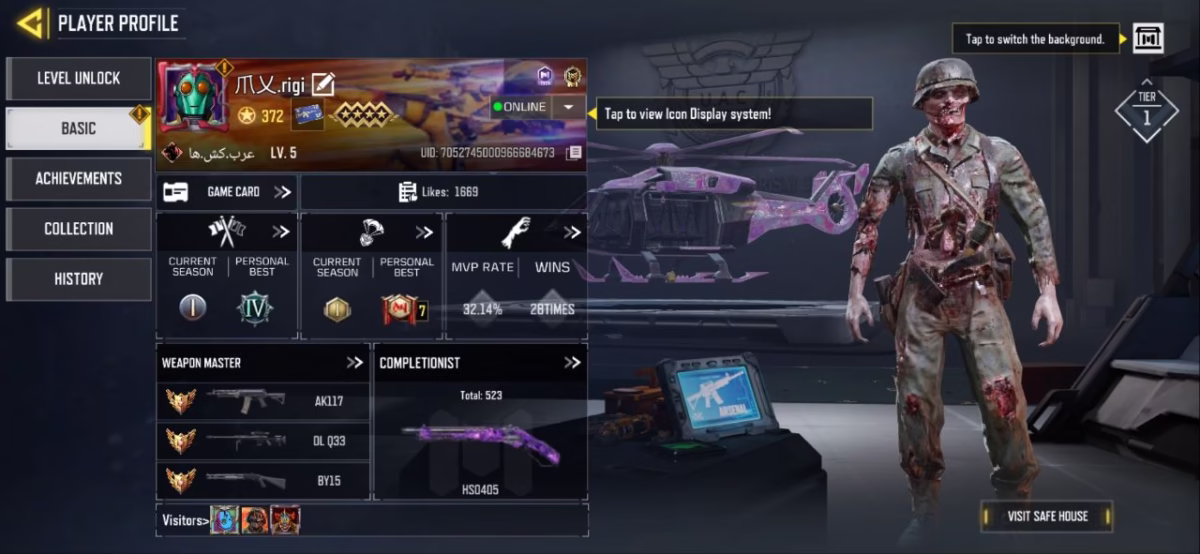Switch the background with the top-right icon

pyautogui.click(x=1147, y=39)
